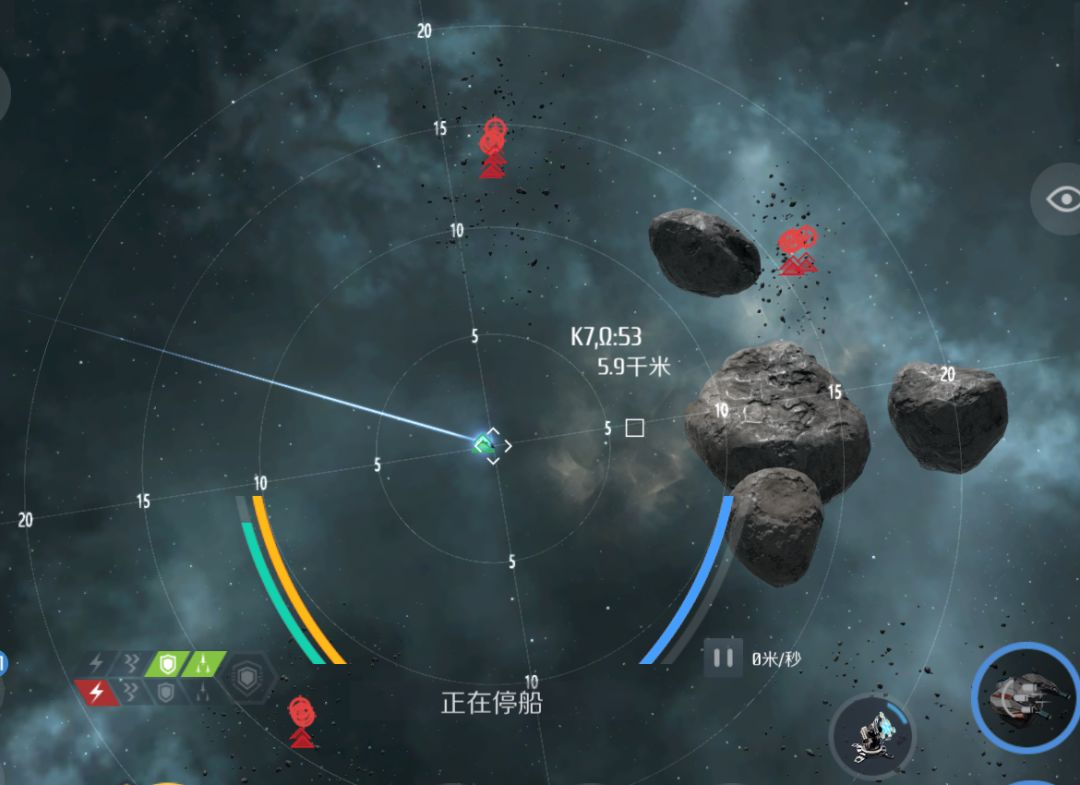Image resolution: width=1080 pixels, height=785 pixels.
Task: Tap the red lightning status icon
Action: (97, 692)
